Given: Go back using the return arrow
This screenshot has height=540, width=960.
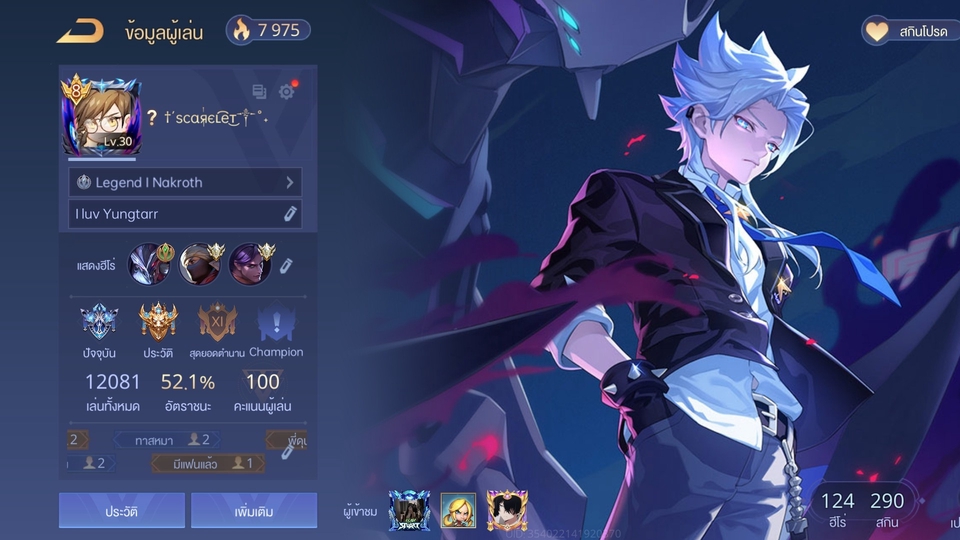Looking at the screenshot, I should 80,31.
